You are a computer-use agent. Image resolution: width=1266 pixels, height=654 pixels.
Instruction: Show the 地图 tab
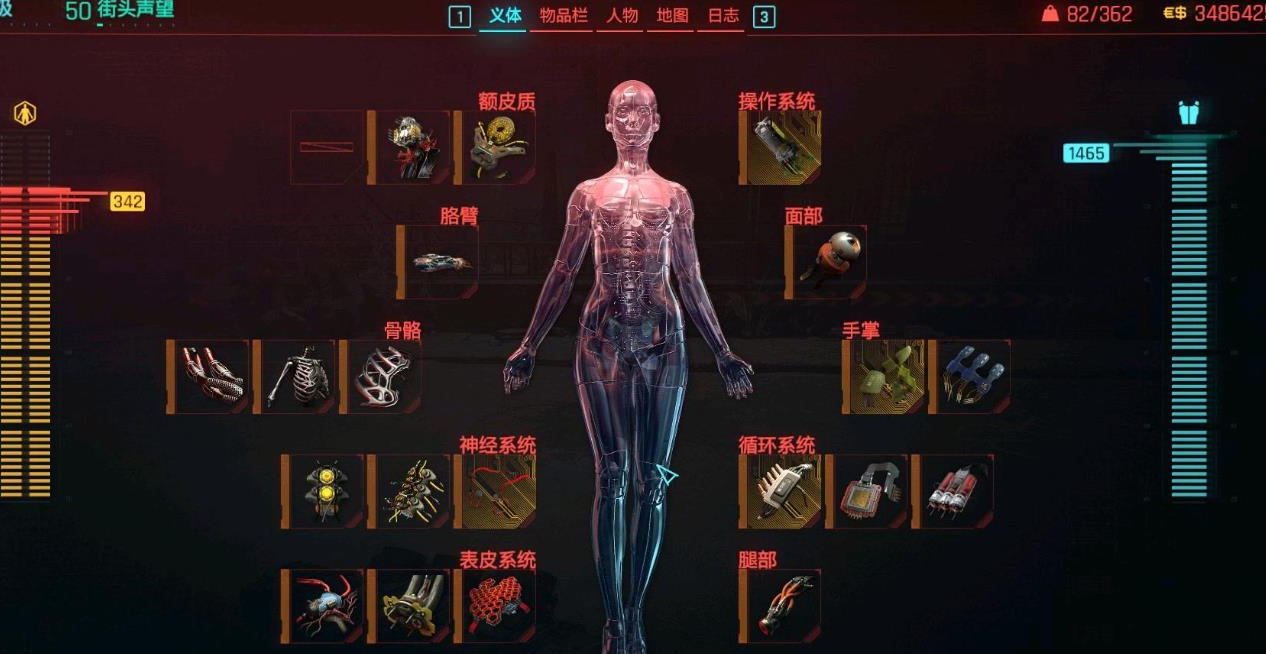pos(672,16)
